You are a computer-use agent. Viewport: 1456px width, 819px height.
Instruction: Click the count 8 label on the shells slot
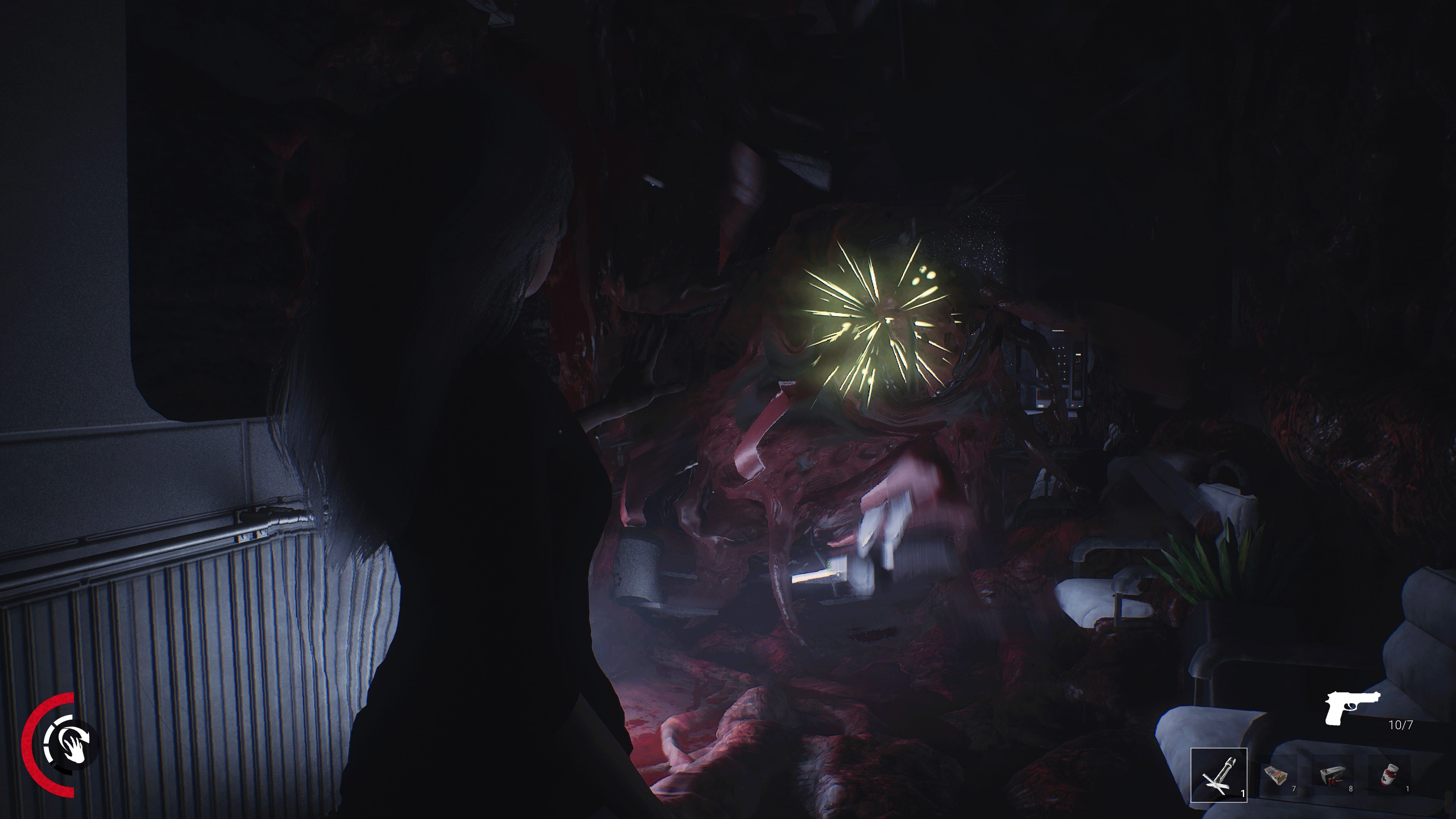(x=1351, y=789)
